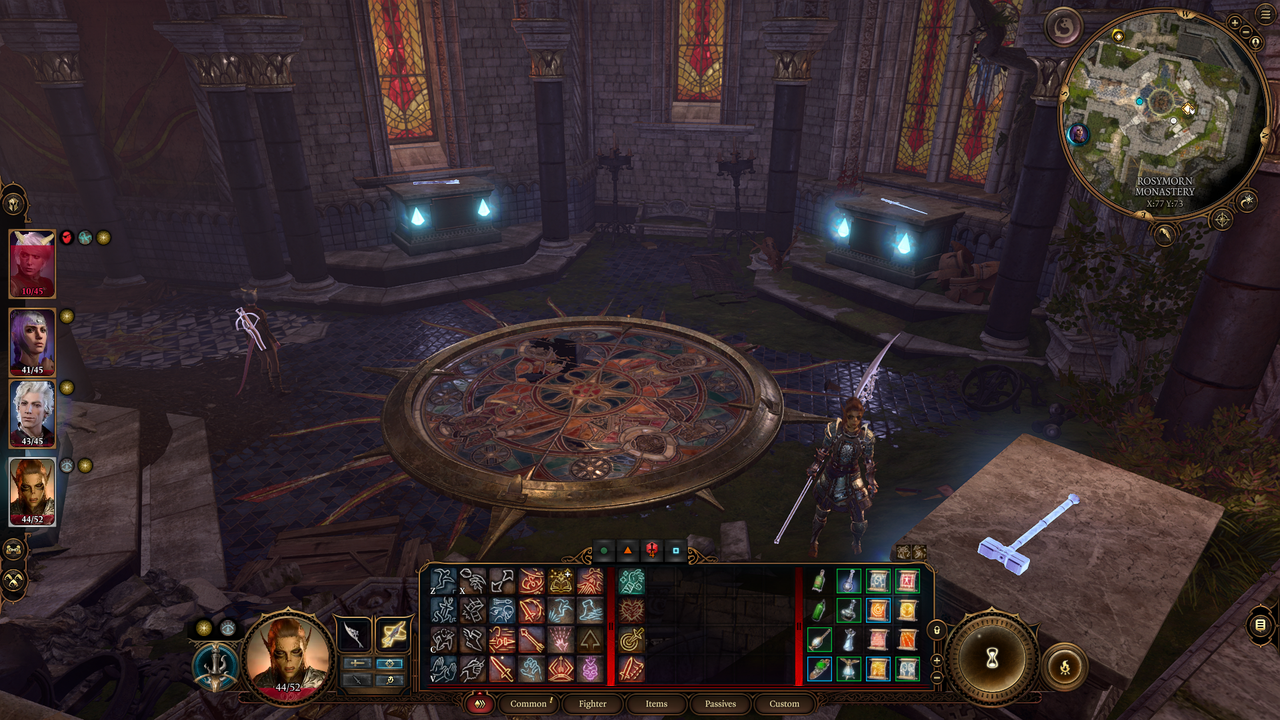The width and height of the screenshot is (1280, 720).
Task: Toggle the hotbar lock padlock
Action: 936,630
